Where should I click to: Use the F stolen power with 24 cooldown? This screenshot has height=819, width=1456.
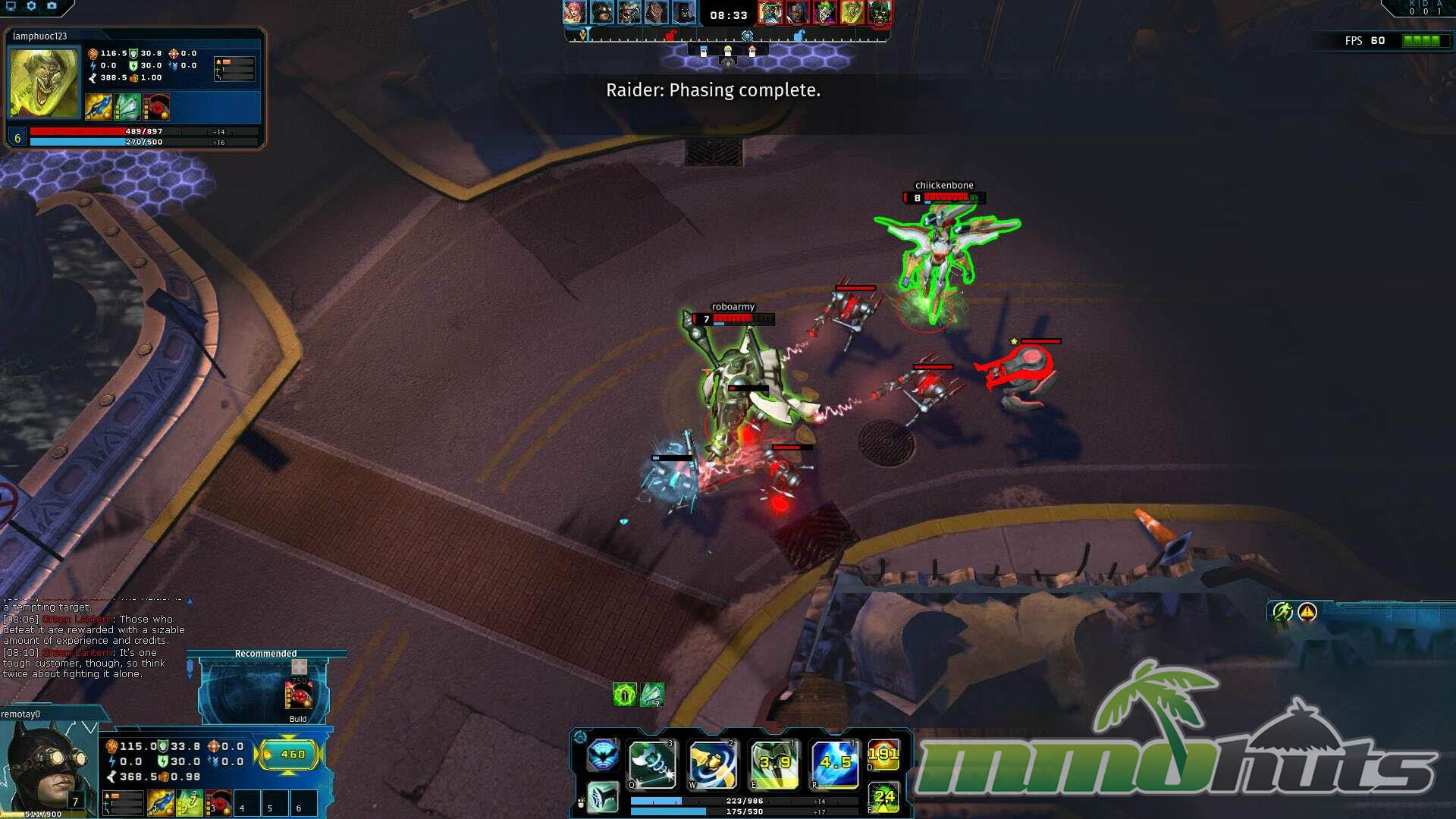[883, 798]
